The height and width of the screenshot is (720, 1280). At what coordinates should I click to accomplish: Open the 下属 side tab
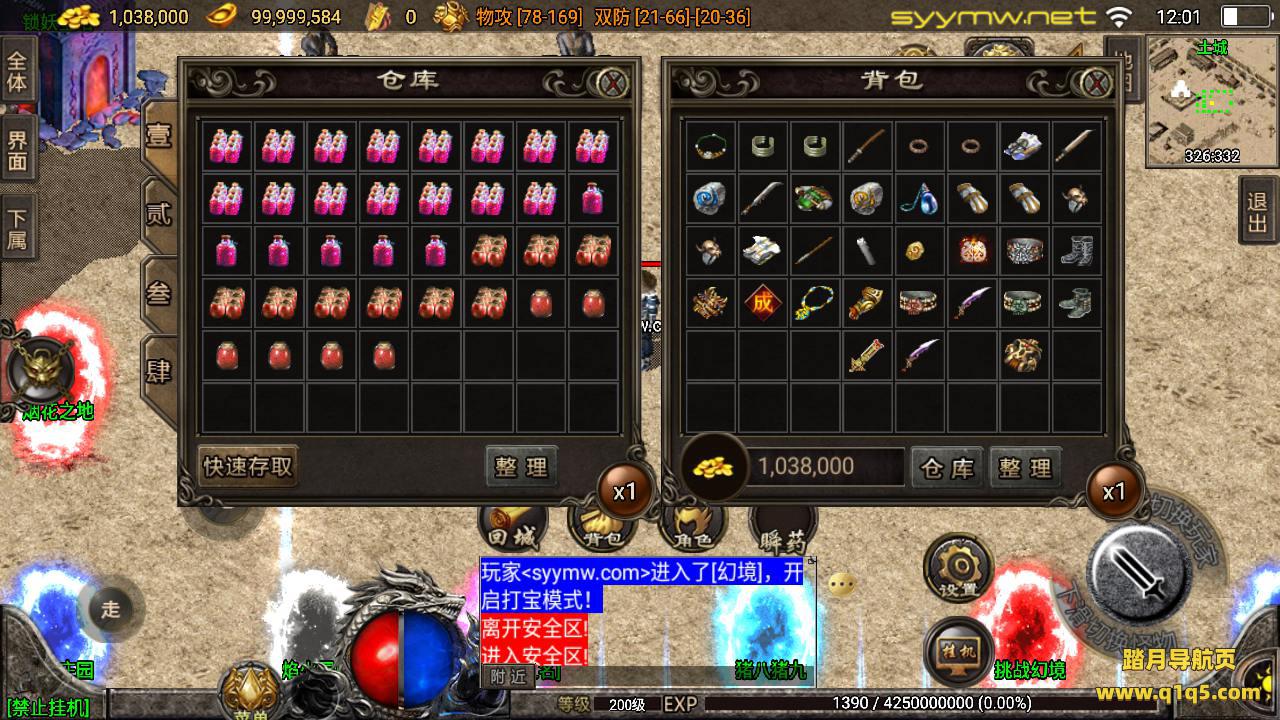17,229
